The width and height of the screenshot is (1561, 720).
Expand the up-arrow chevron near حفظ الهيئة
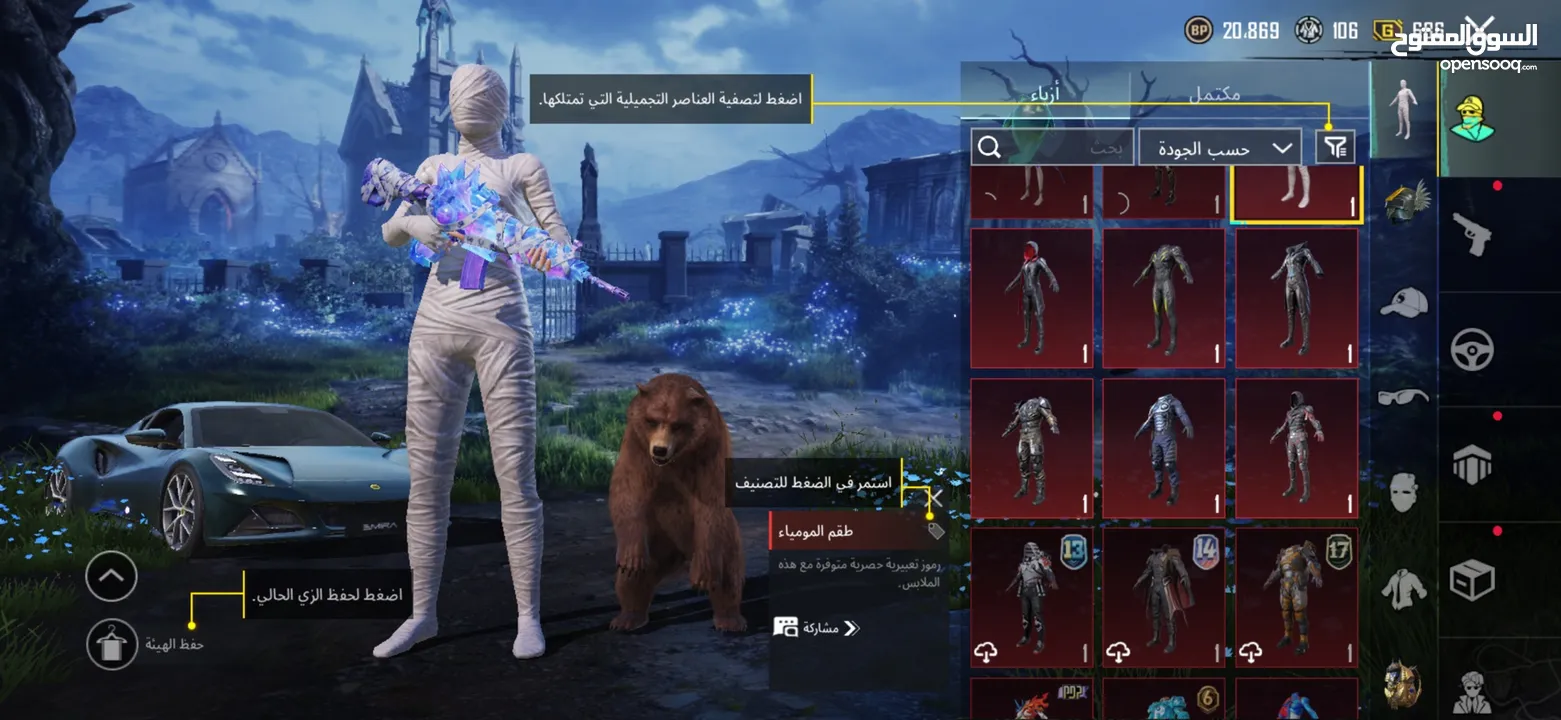(111, 577)
